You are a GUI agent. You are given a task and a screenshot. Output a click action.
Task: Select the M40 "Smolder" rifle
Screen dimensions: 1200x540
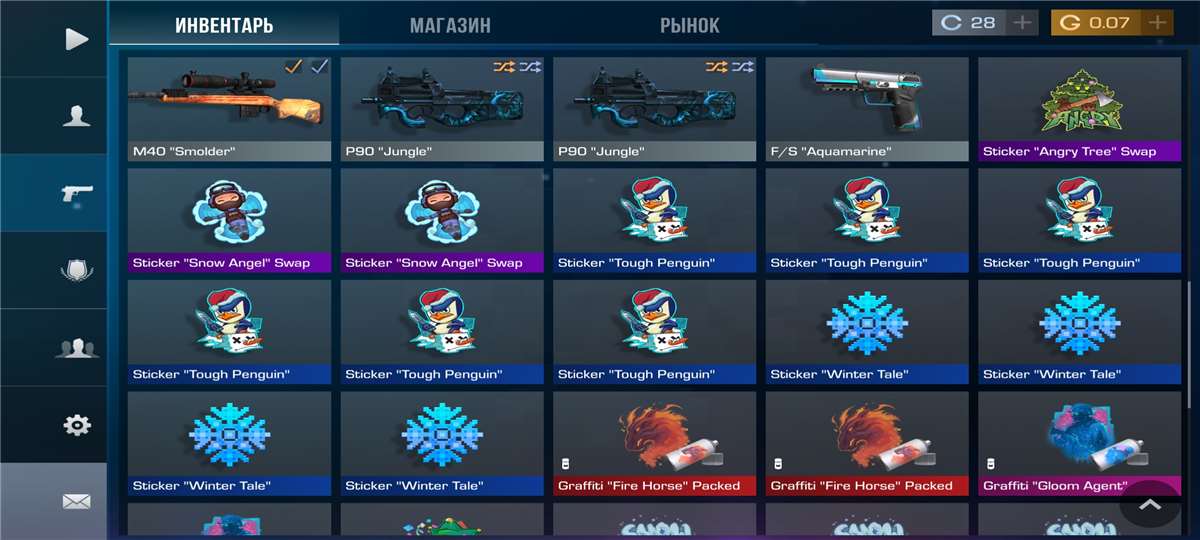(x=229, y=108)
